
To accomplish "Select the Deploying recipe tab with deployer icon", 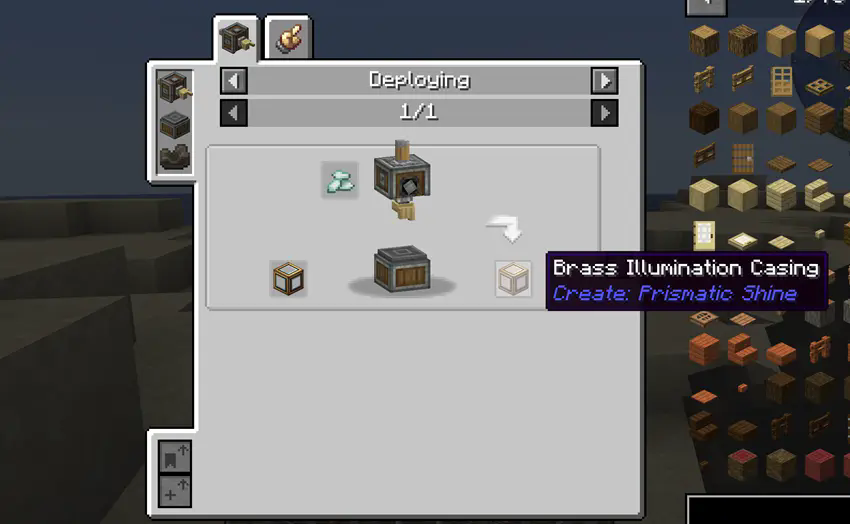I will [237, 40].
